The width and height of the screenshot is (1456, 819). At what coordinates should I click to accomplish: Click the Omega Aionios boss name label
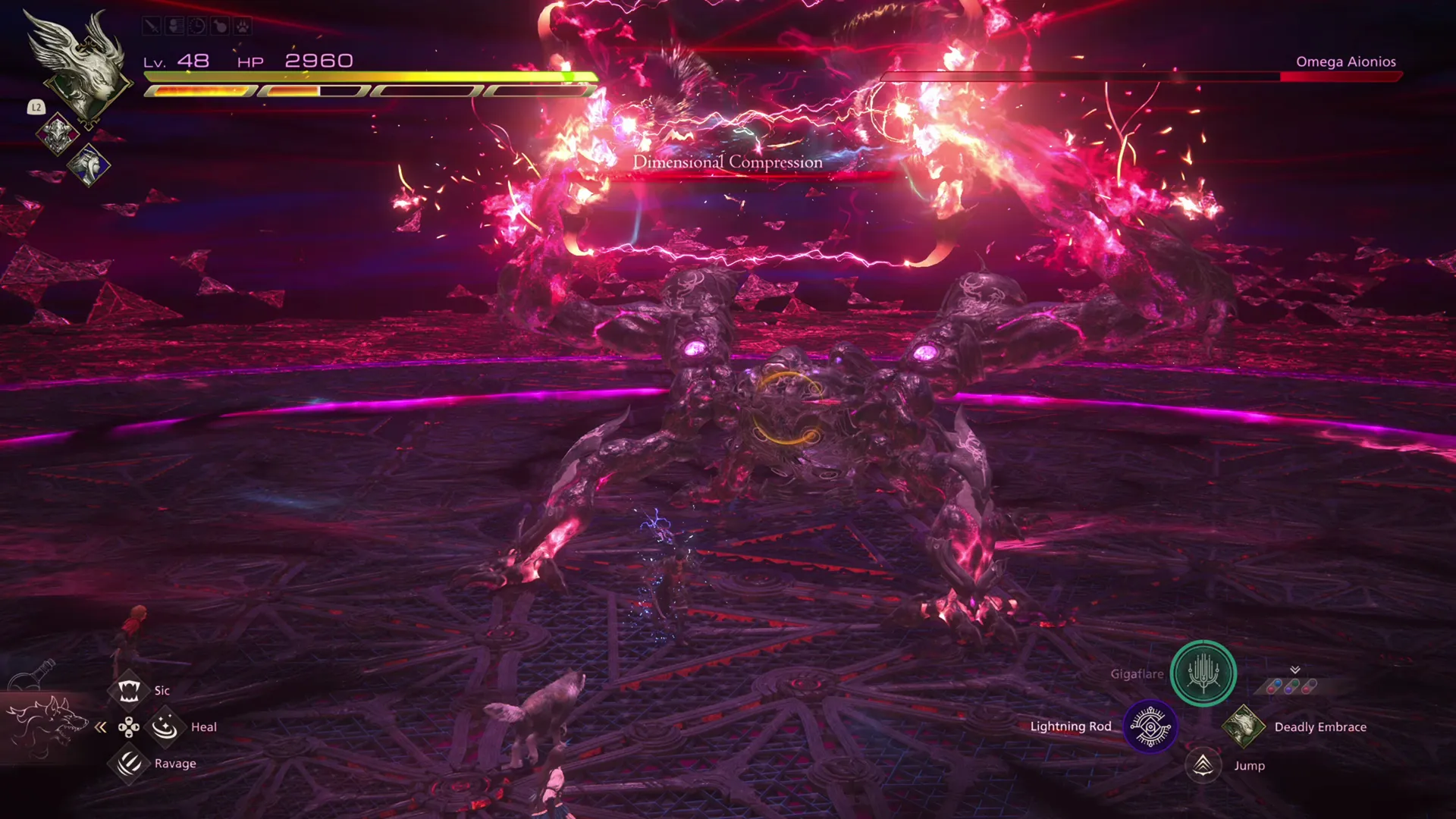click(1345, 61)
